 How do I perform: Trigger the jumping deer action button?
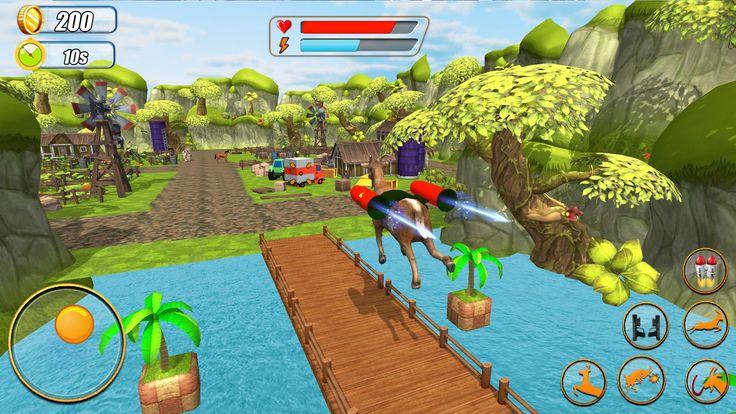[583, 381]
